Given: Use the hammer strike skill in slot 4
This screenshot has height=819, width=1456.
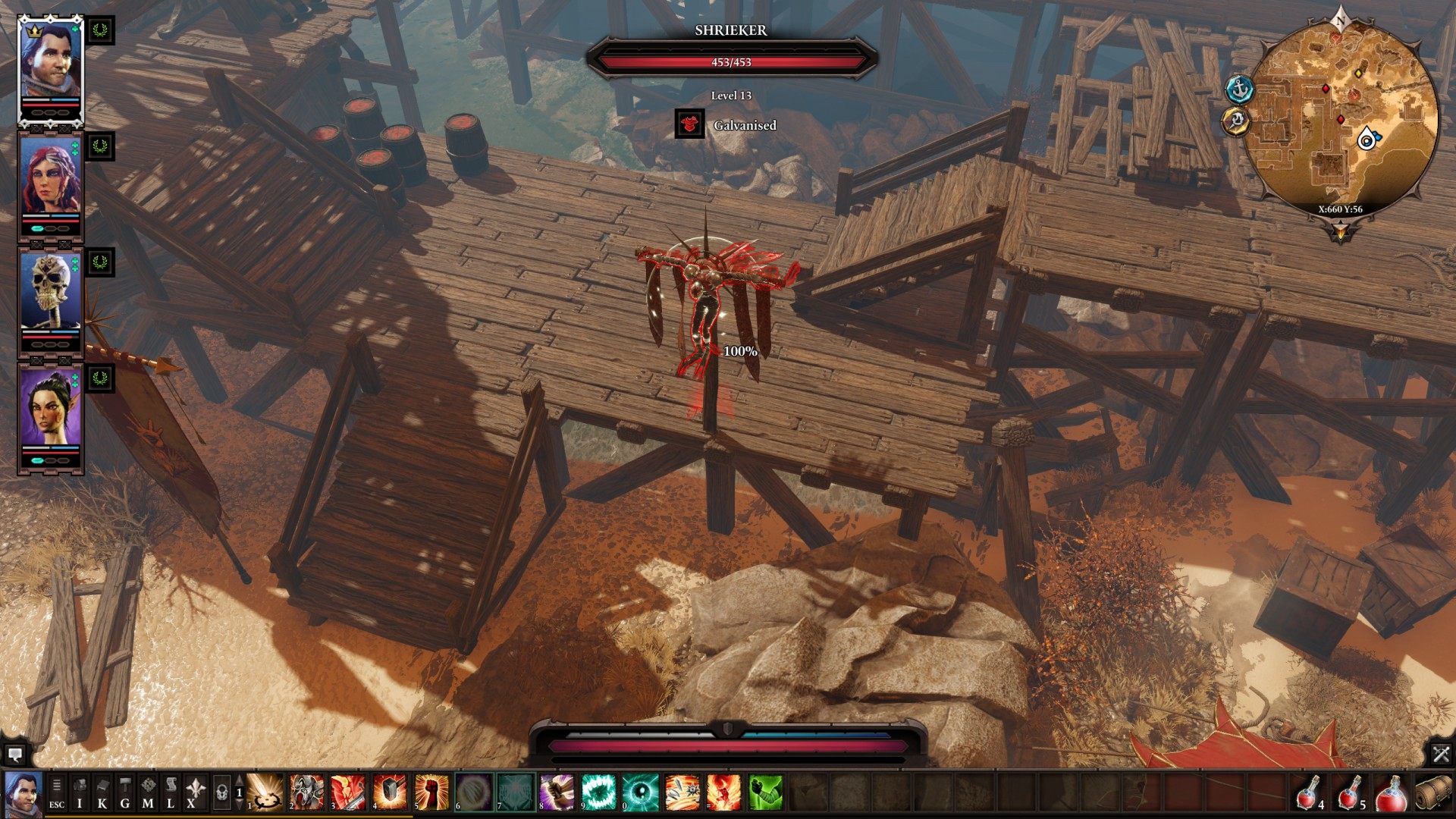Looking at the screenshot, I should point(390,792).
